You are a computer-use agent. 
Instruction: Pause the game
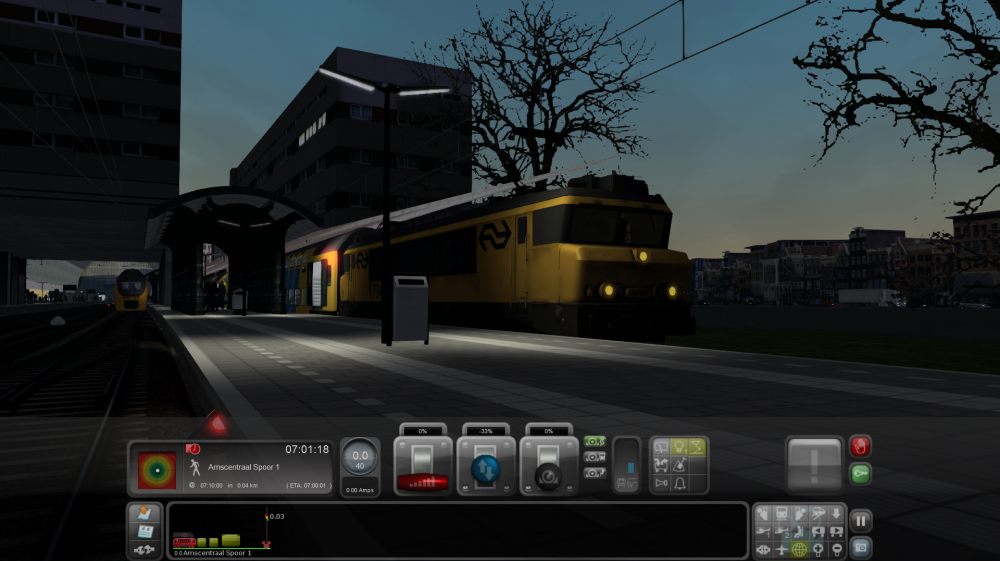861,520
